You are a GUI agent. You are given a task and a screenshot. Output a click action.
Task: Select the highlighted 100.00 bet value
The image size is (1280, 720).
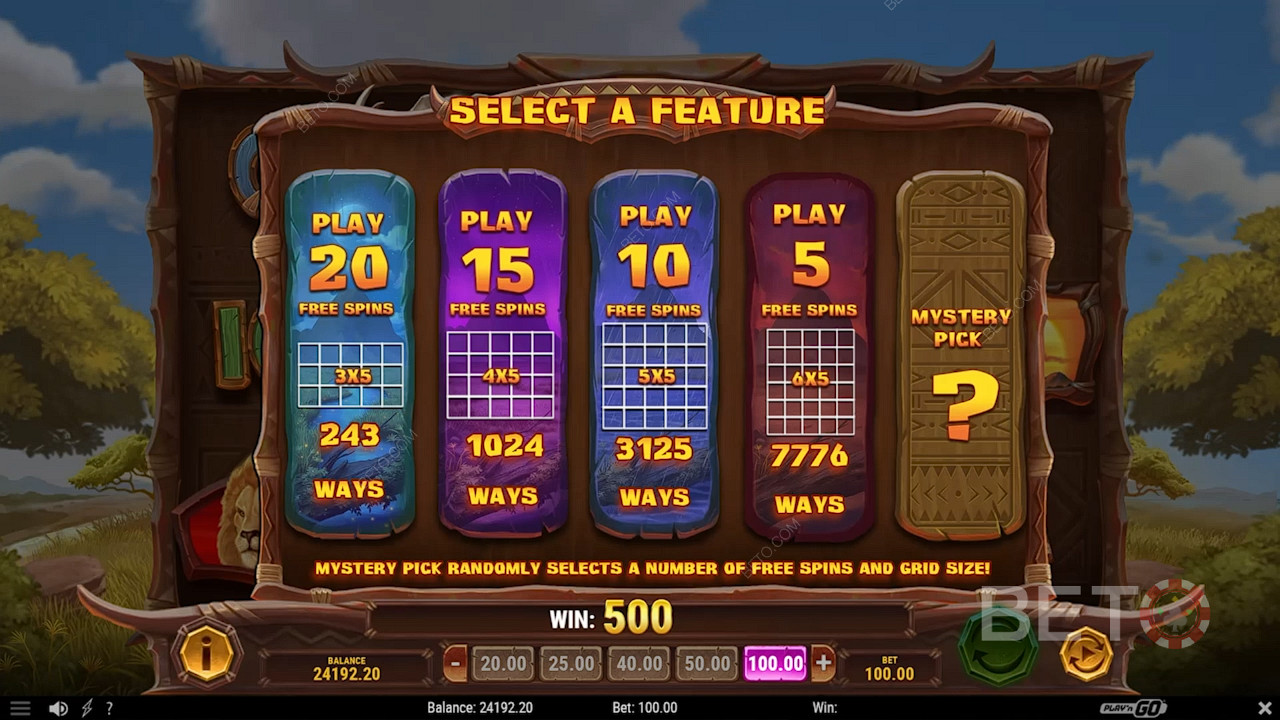(x=775, y=663)
